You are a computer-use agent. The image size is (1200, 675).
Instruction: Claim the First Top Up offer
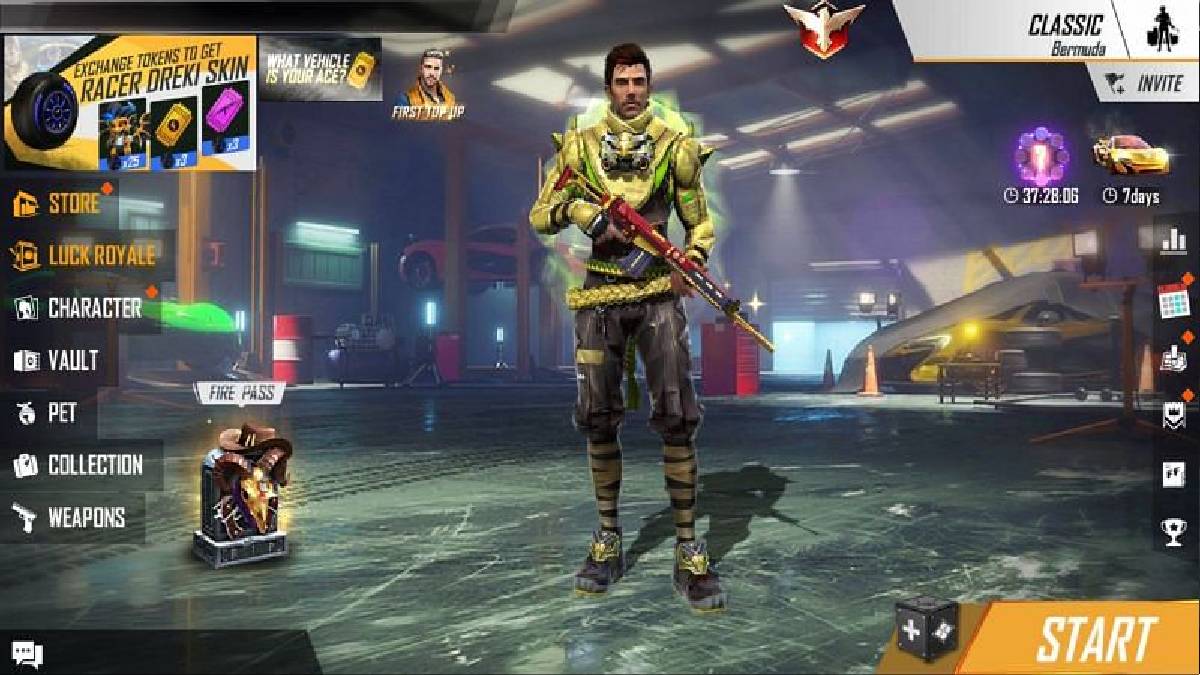(x=429, y=84)
